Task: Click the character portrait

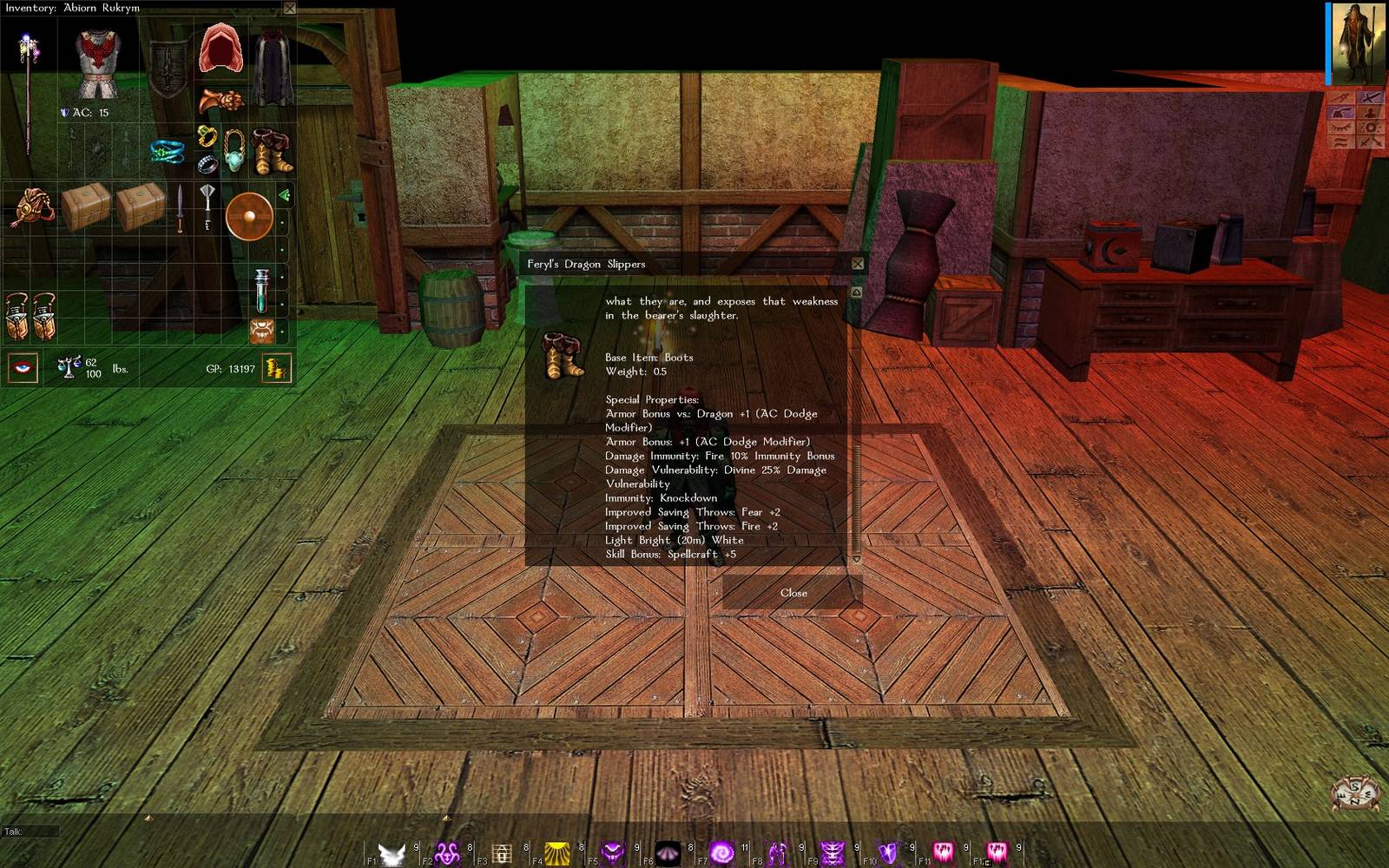Action: [x=1358, y=43]
